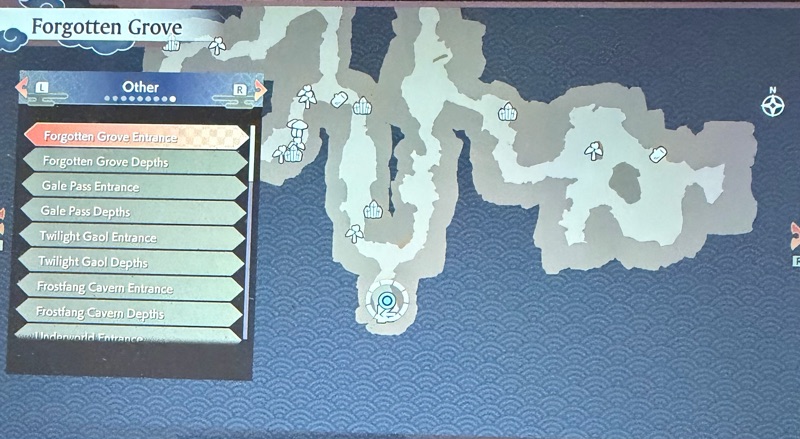Click the player location marker on the map

[386, 300]
